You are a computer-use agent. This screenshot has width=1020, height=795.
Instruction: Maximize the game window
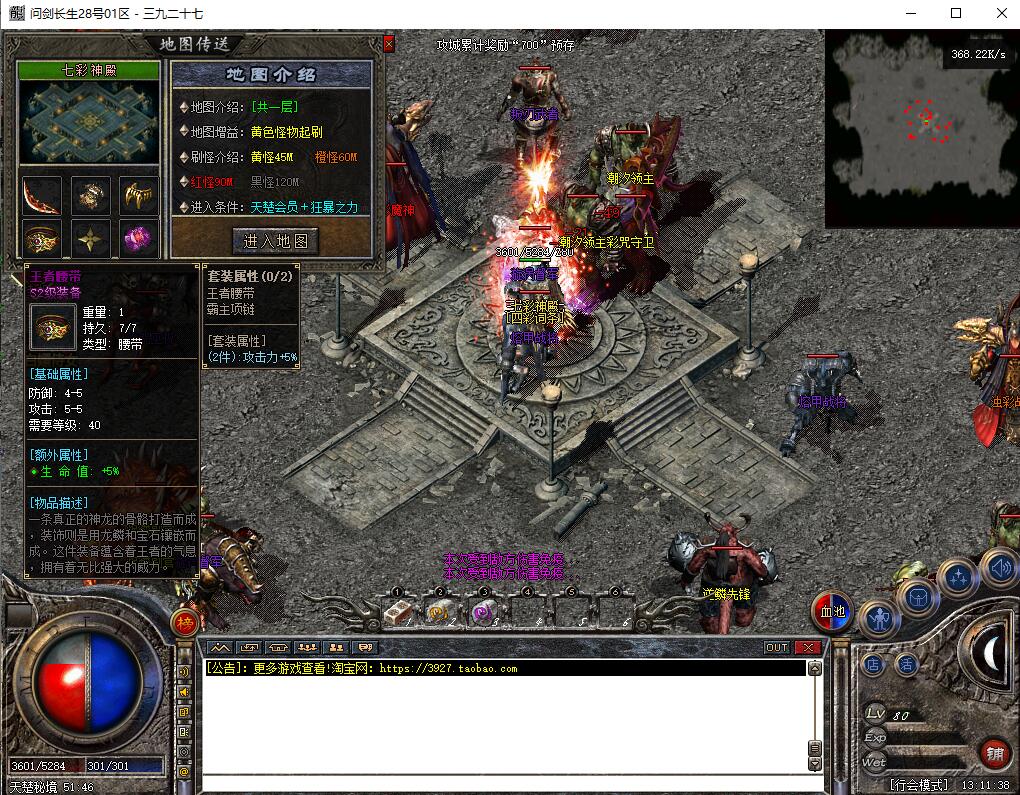coord(956,13)
